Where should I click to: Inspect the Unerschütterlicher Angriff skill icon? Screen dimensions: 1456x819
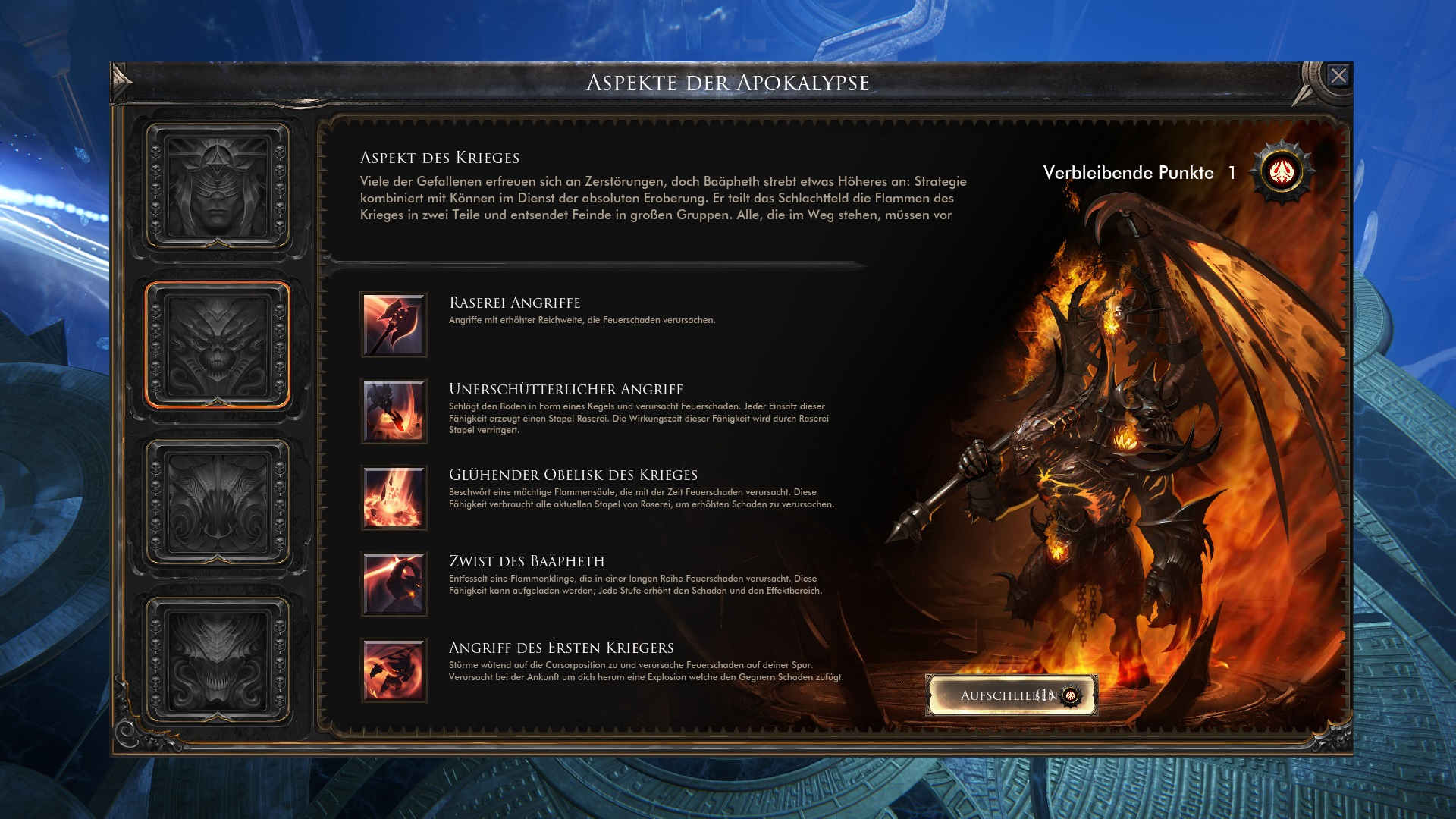click(x=394, y=410)
